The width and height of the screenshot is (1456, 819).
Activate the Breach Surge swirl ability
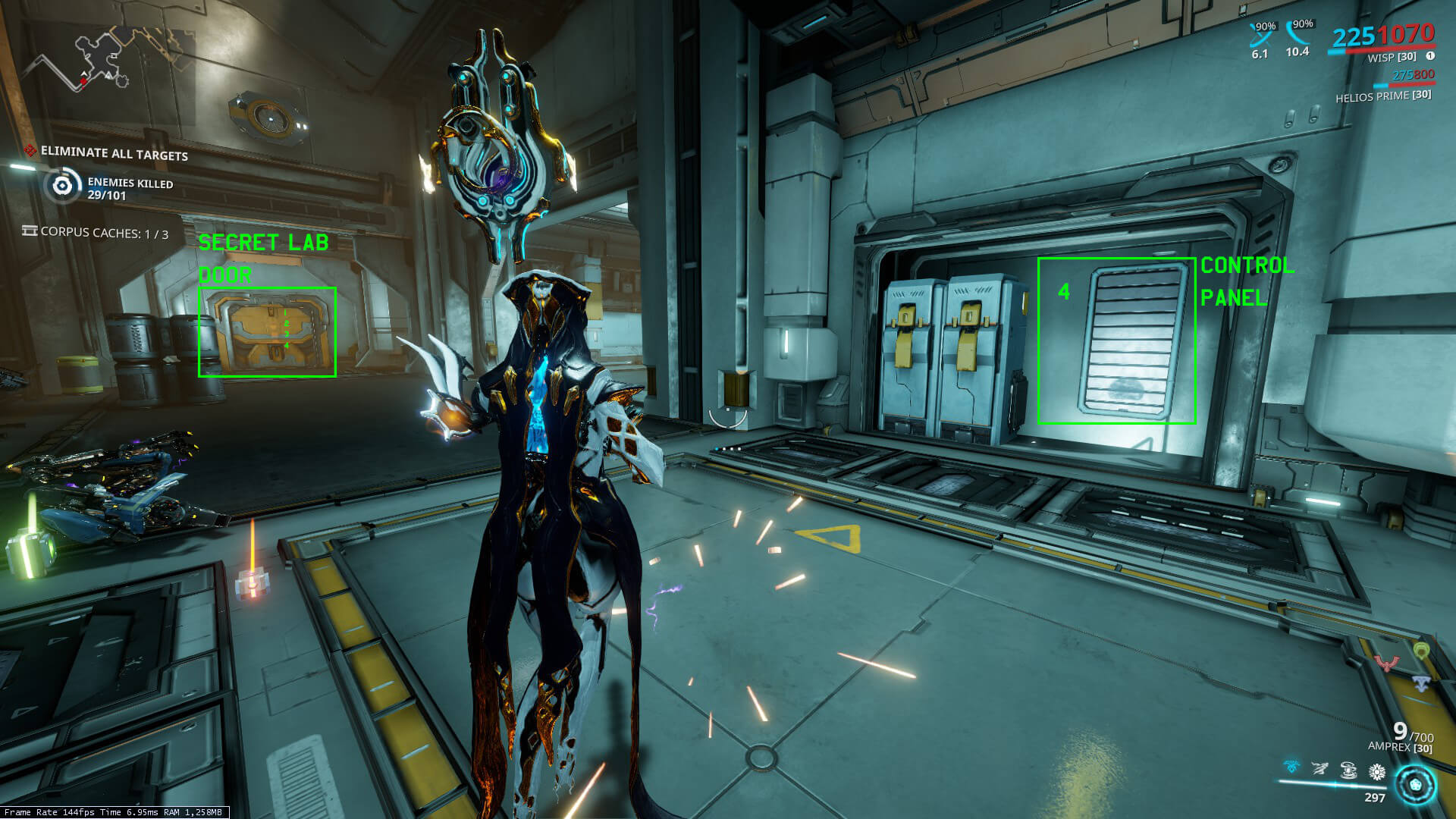tap(1348, 770)
